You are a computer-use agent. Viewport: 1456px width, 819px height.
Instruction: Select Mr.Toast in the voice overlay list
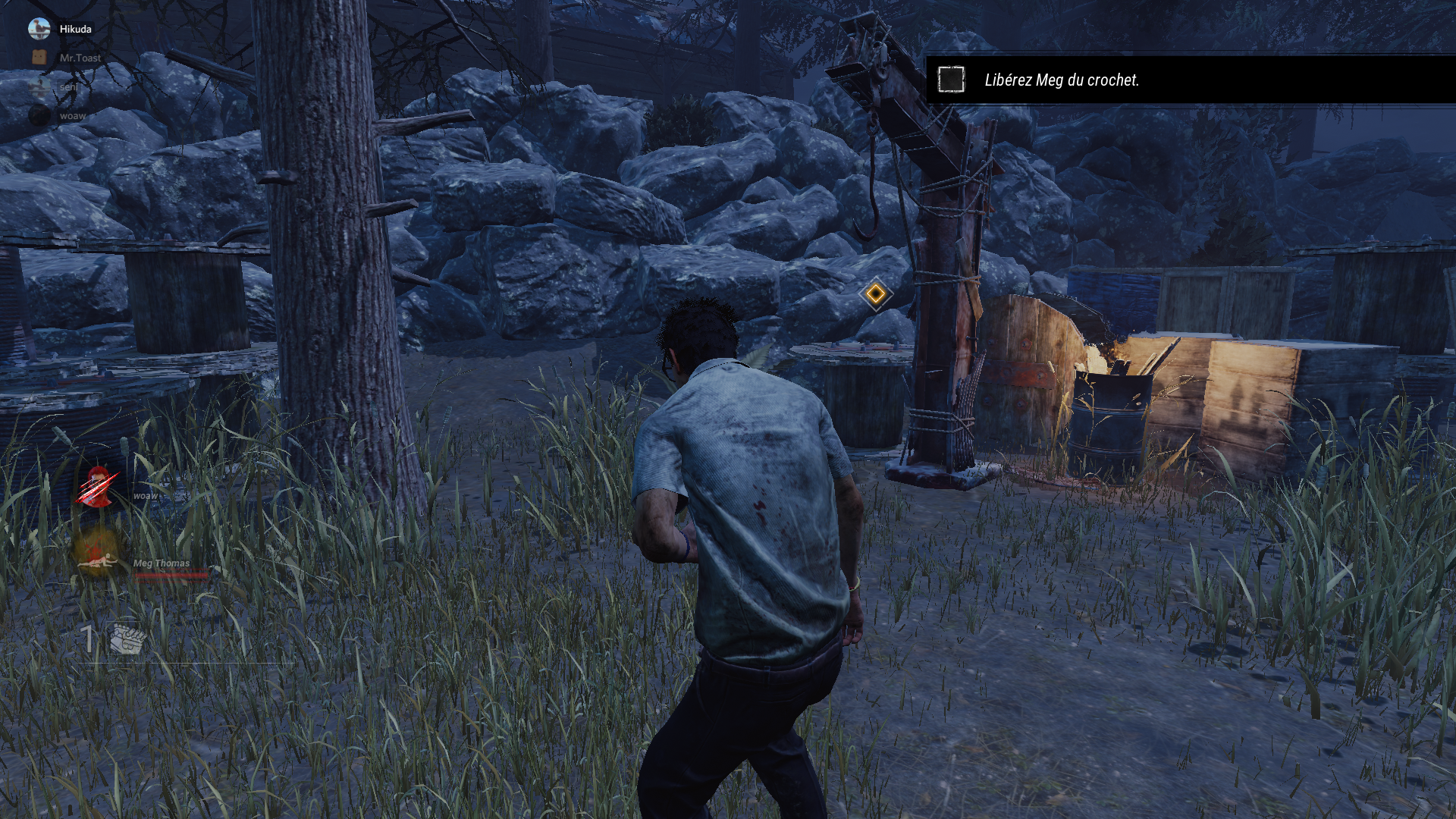(x=80, y=58)
